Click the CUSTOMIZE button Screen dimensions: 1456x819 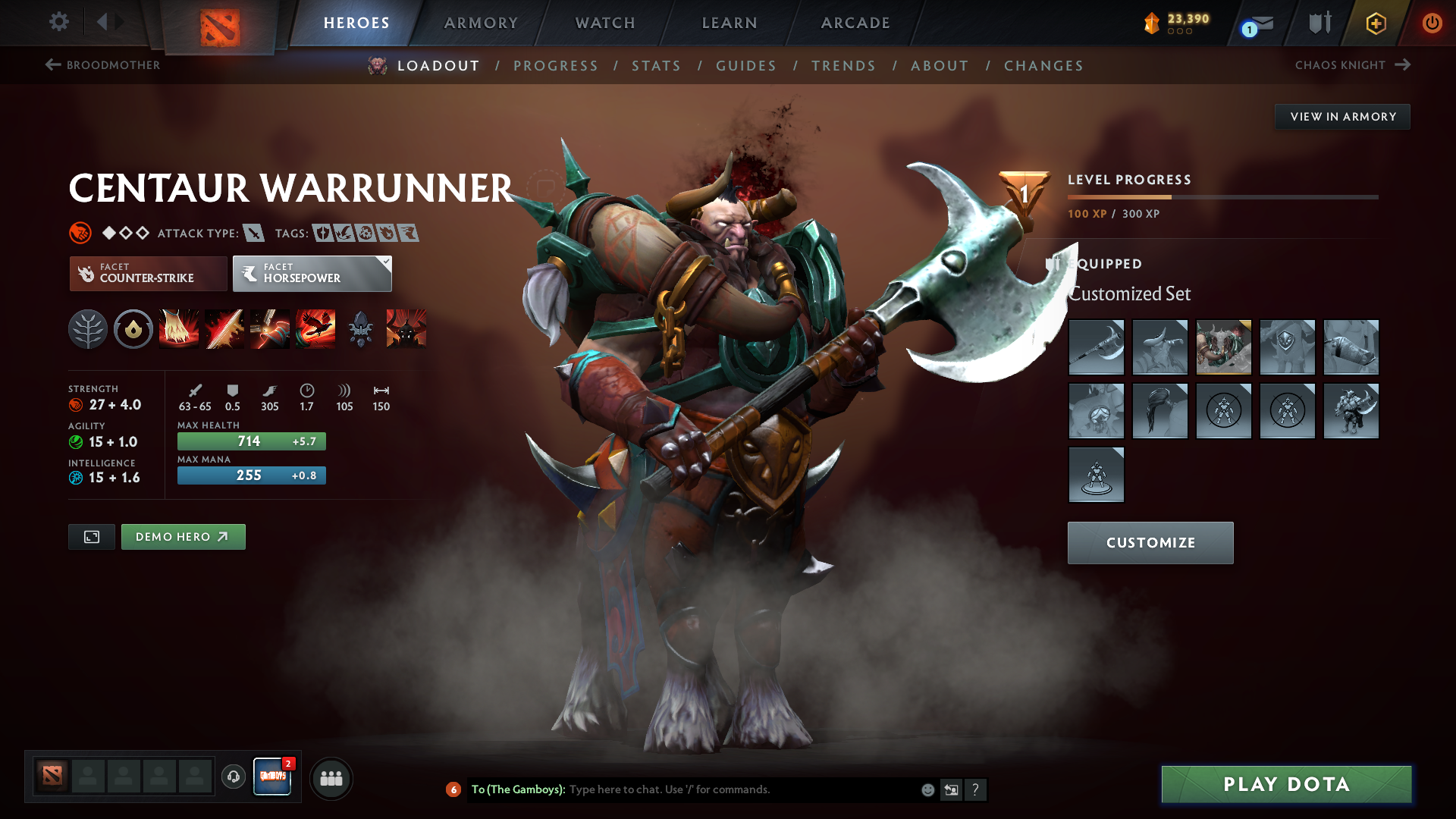pyautogui.click(x=1150, y=543)
